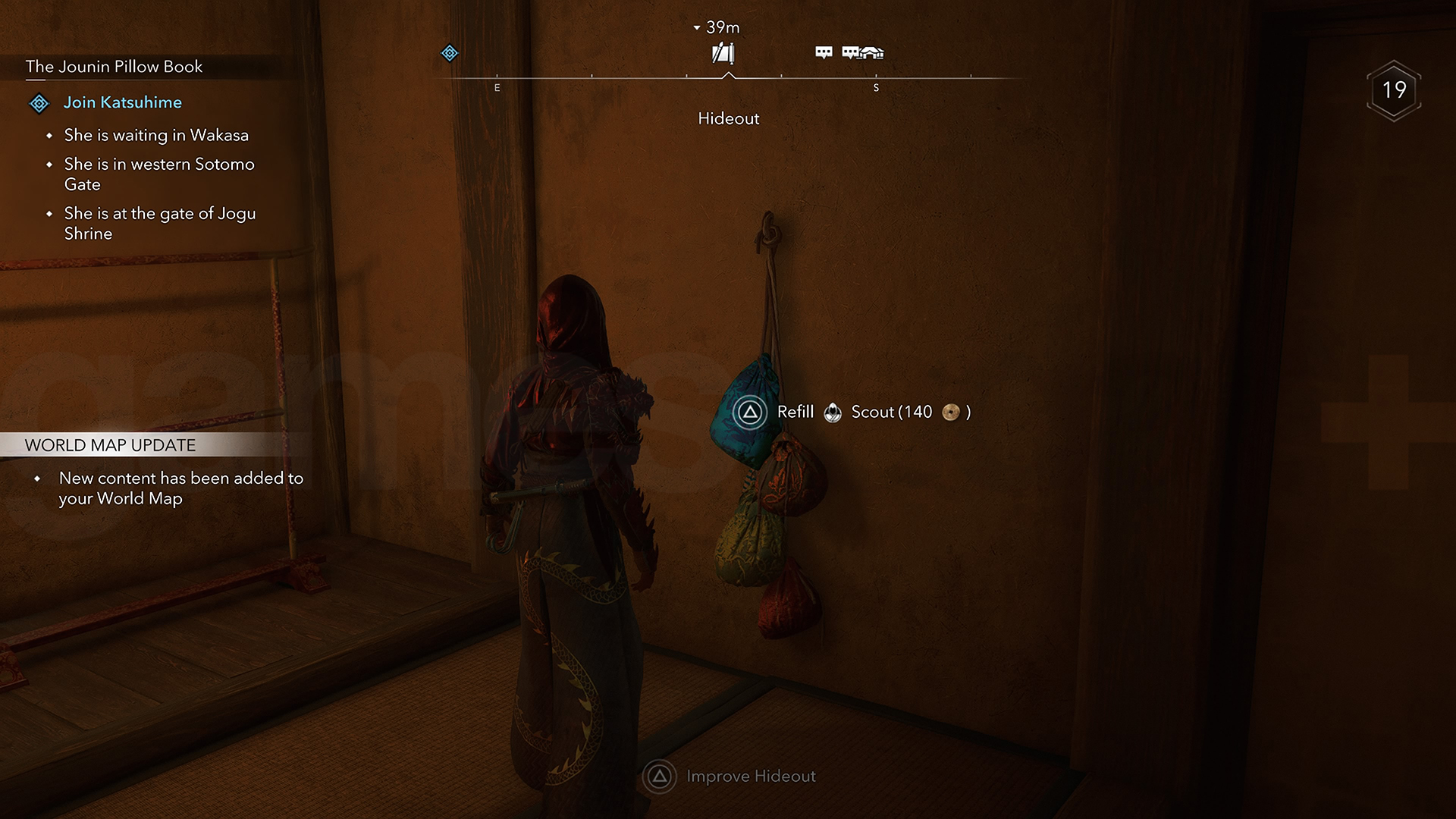Click the speech bubble icon on the compass
The width and height of the screenshot is (1456, 819).
tap(822, 52)
